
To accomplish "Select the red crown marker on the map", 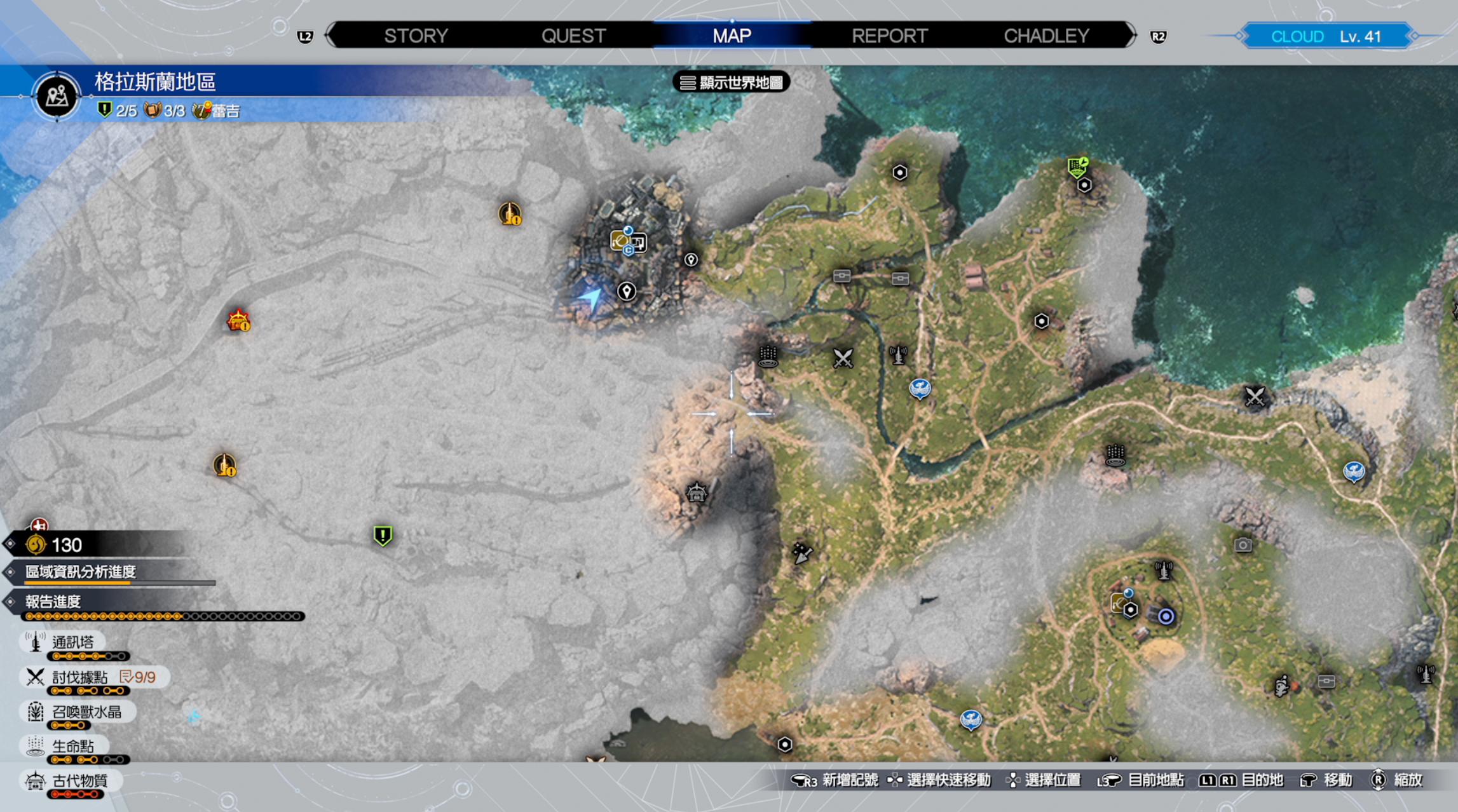I will tap(238, 320).
